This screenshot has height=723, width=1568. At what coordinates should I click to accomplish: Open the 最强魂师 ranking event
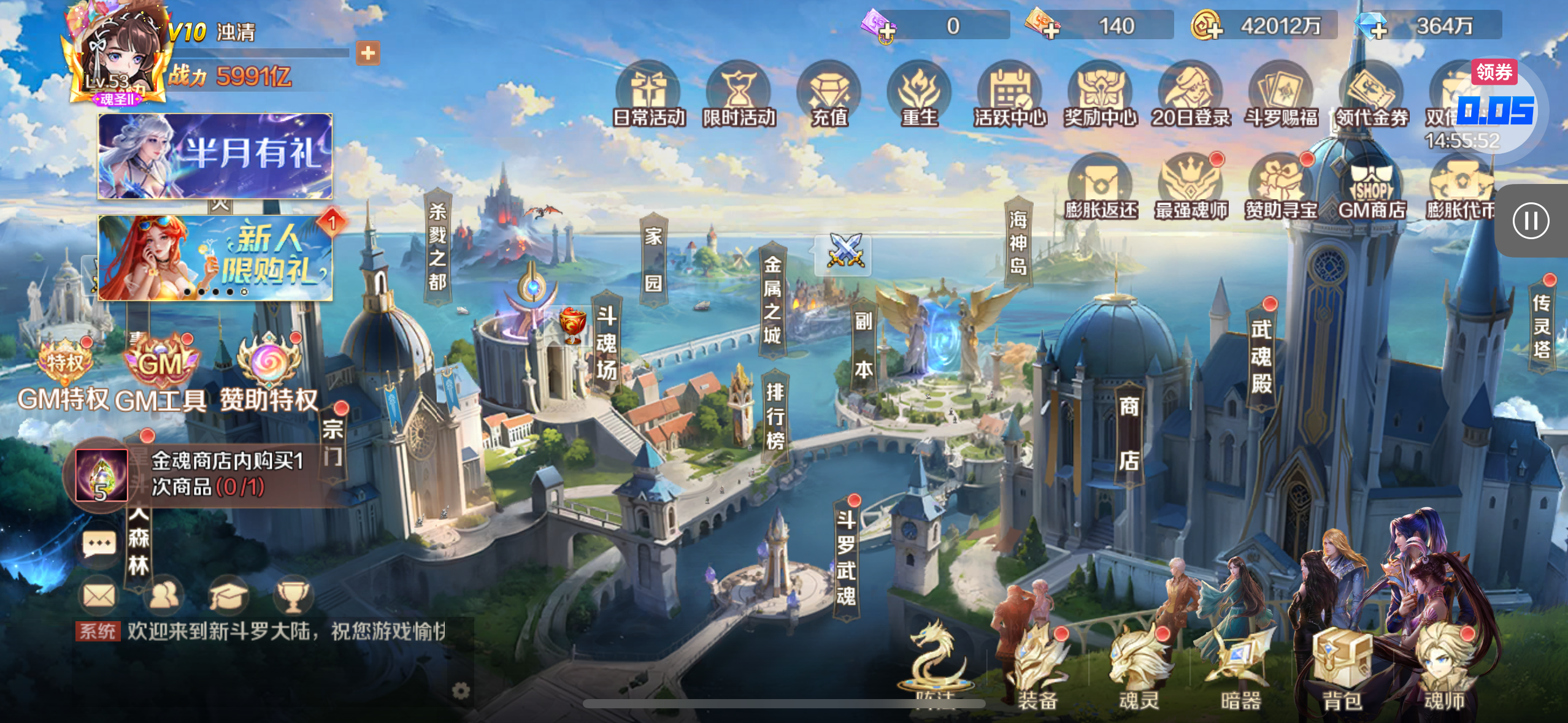(x=1190, y=188)
